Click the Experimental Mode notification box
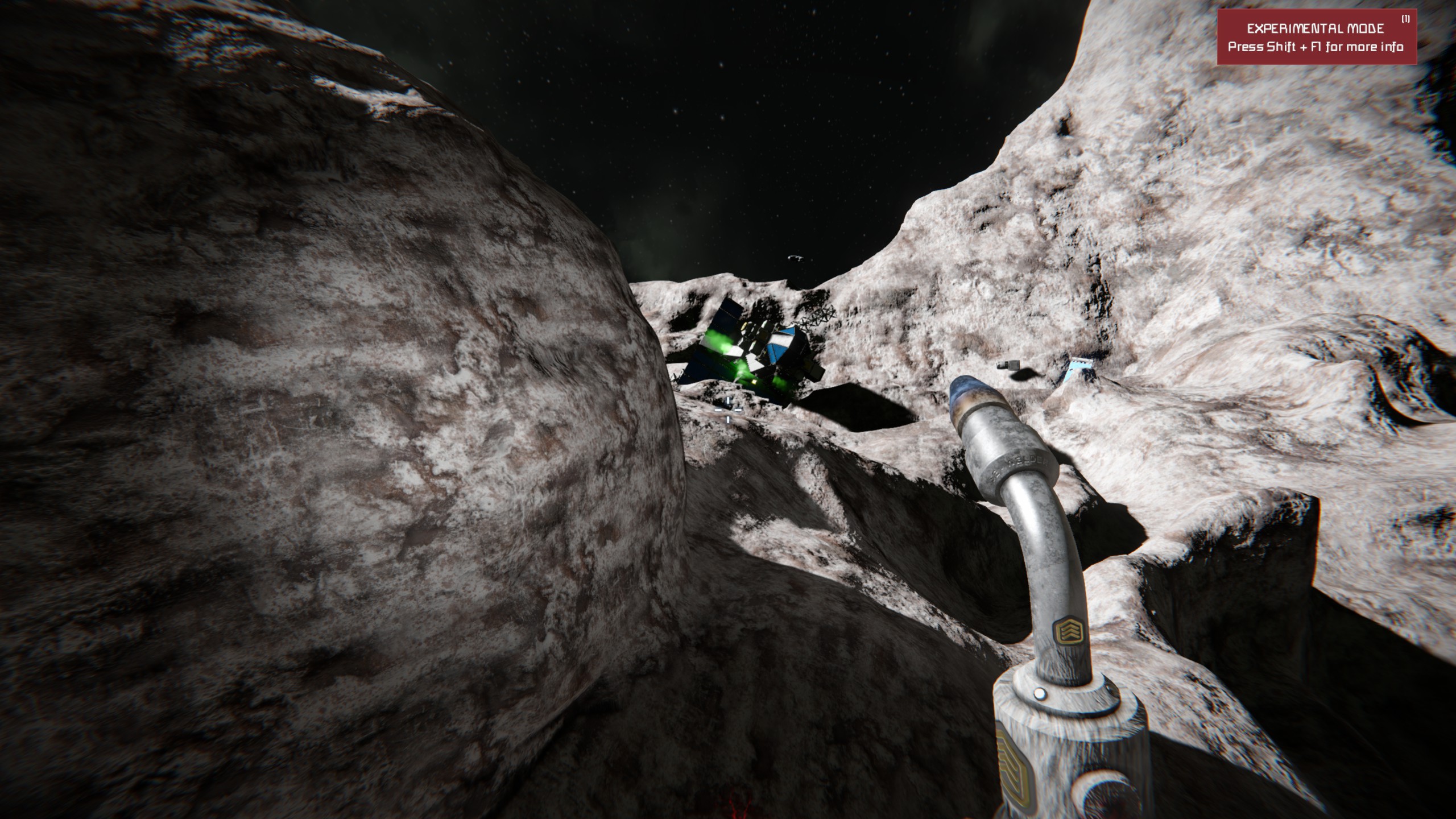1456x819 pixels. (x=1316, y=38)
